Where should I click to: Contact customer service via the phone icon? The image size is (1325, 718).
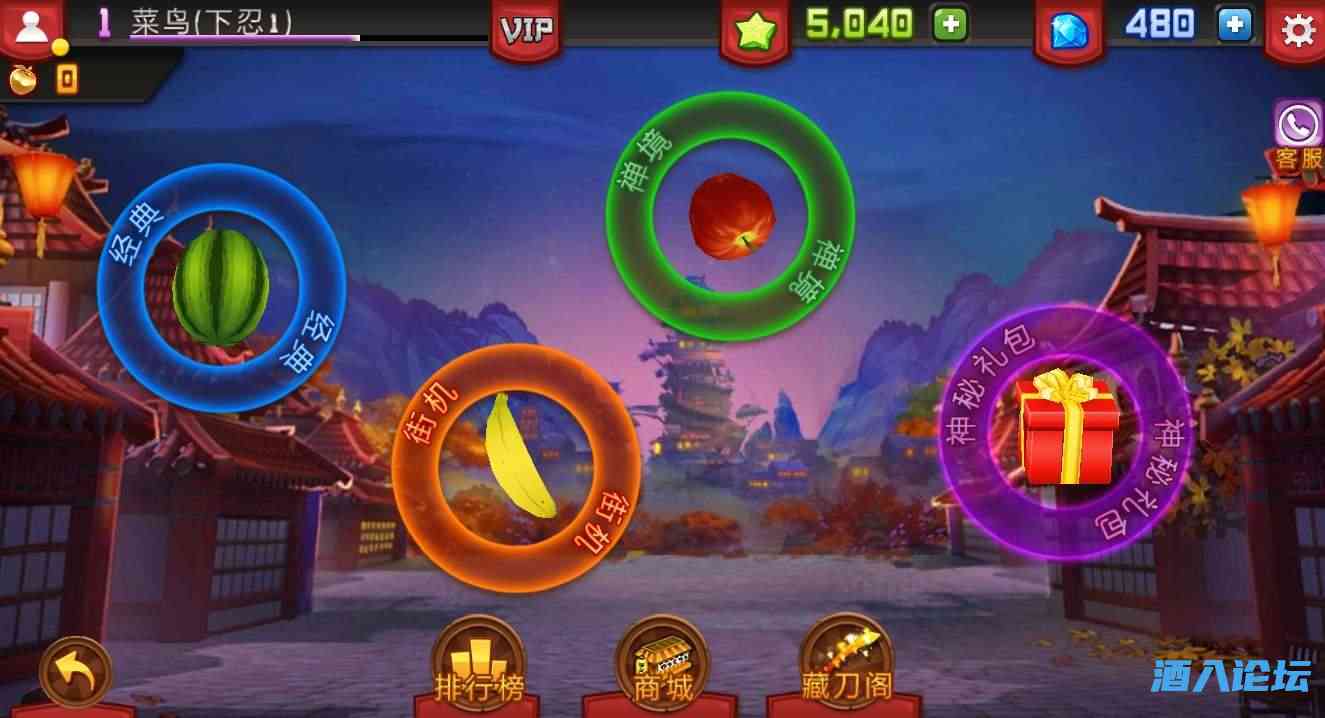point(1297,126)
